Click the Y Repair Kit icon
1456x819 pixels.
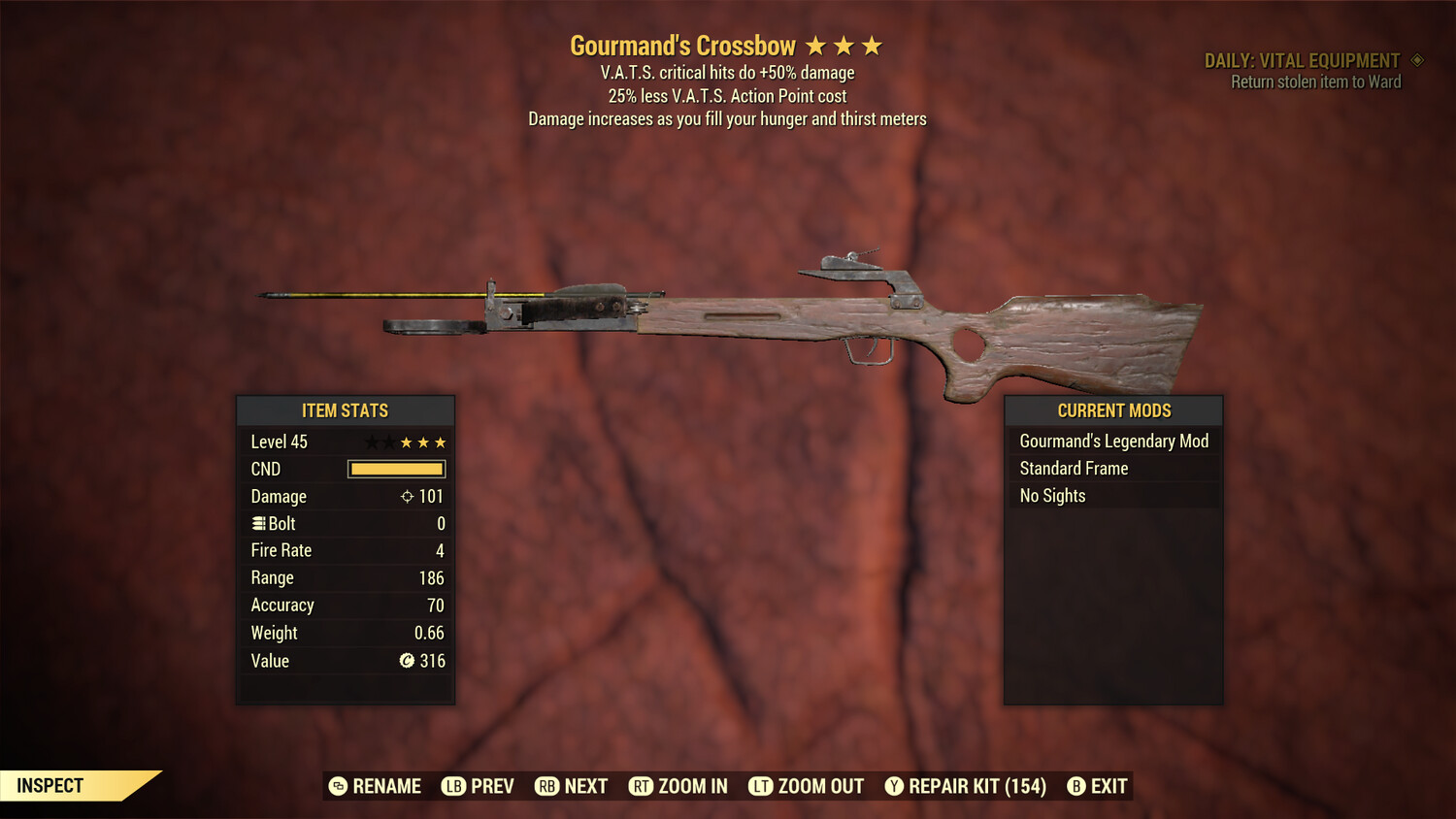(x=894, y=786)
